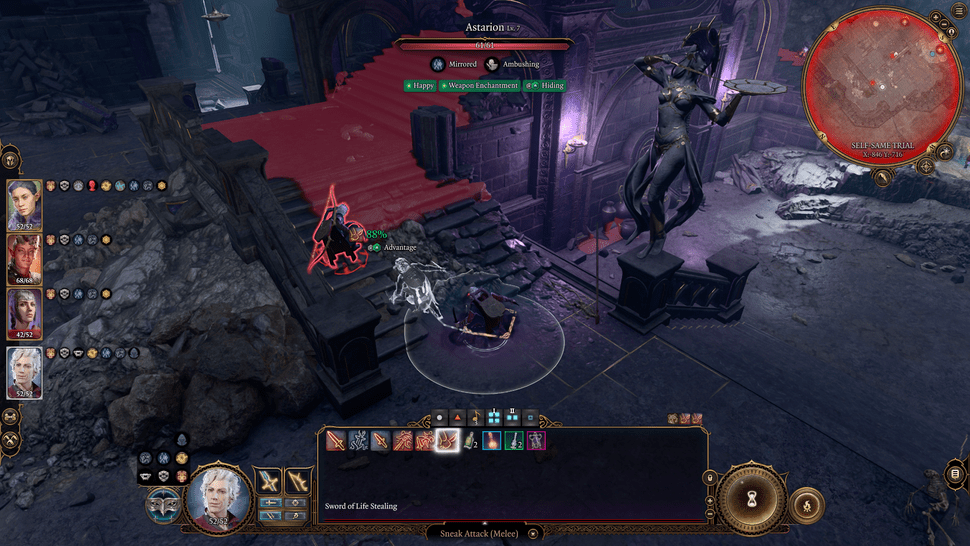
Task: Toggle the hotbar lock button
Action: pos(710,478)
